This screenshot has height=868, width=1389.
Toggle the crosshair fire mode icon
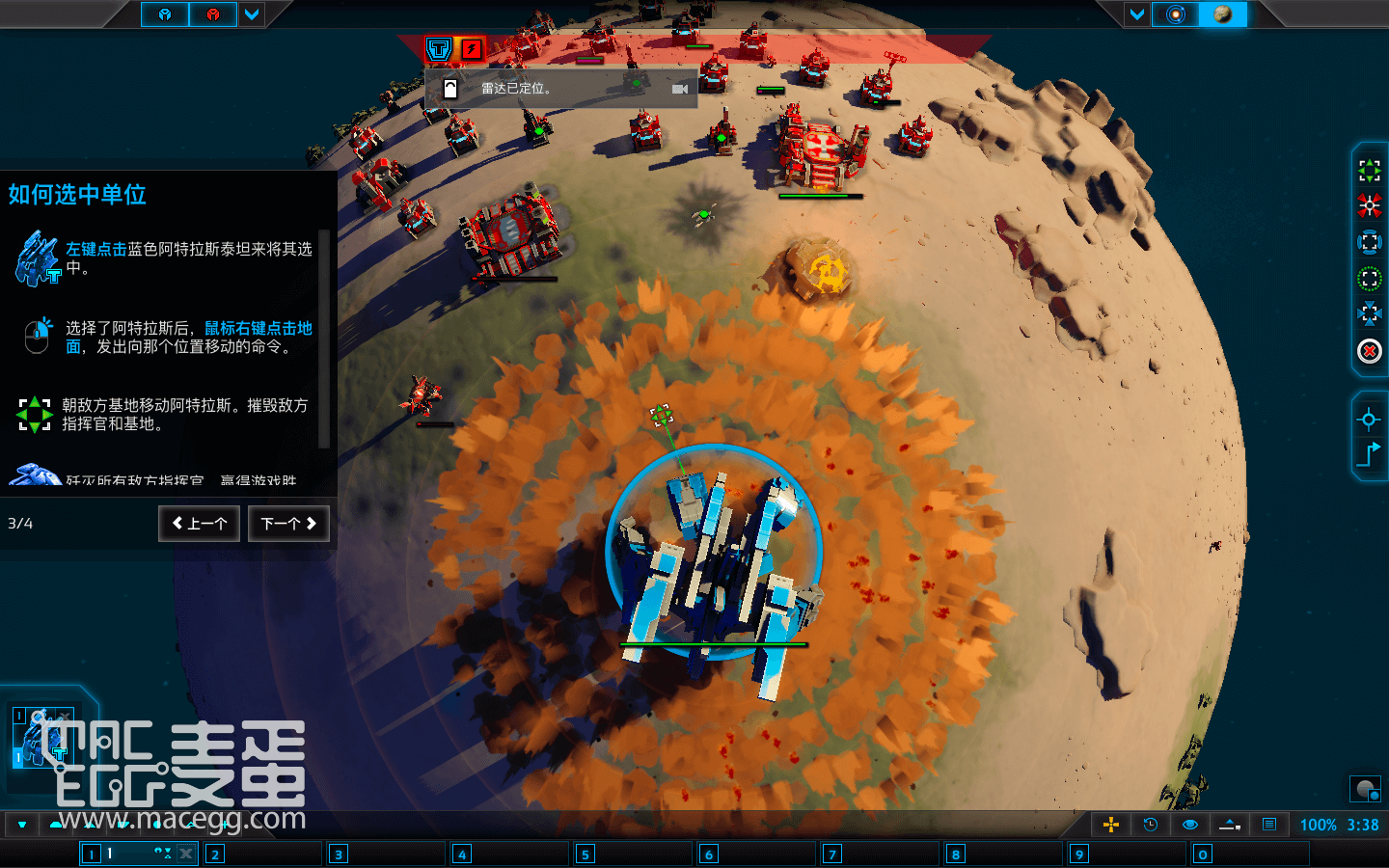tap(1369, 419)
